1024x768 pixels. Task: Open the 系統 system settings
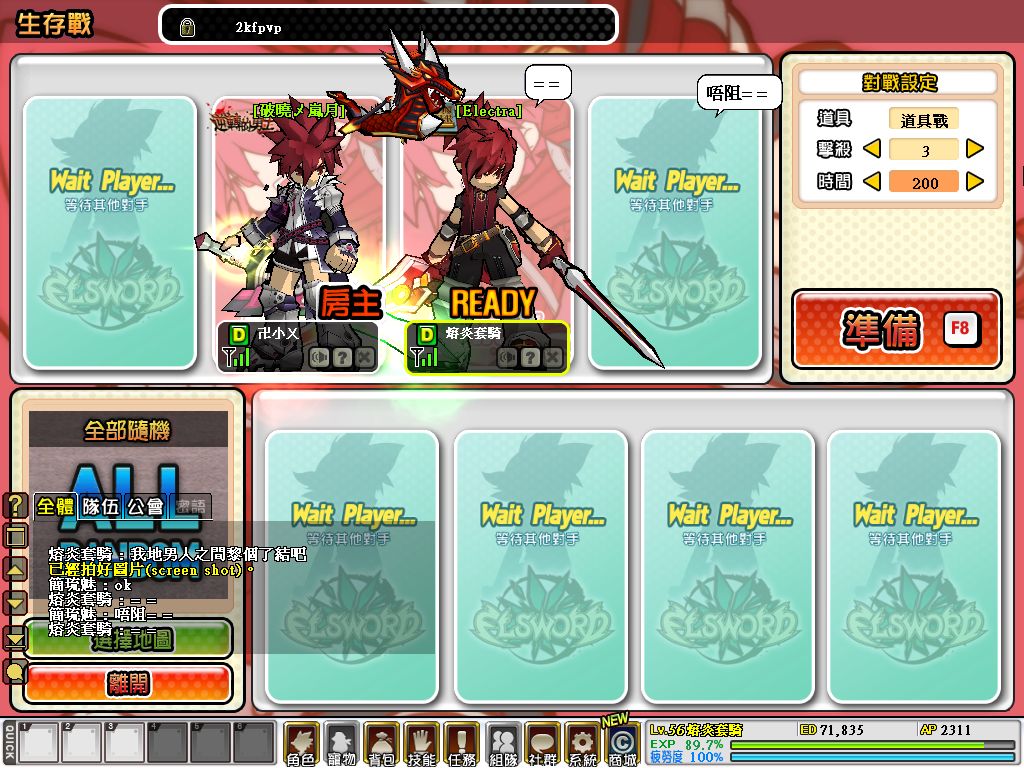581,745
